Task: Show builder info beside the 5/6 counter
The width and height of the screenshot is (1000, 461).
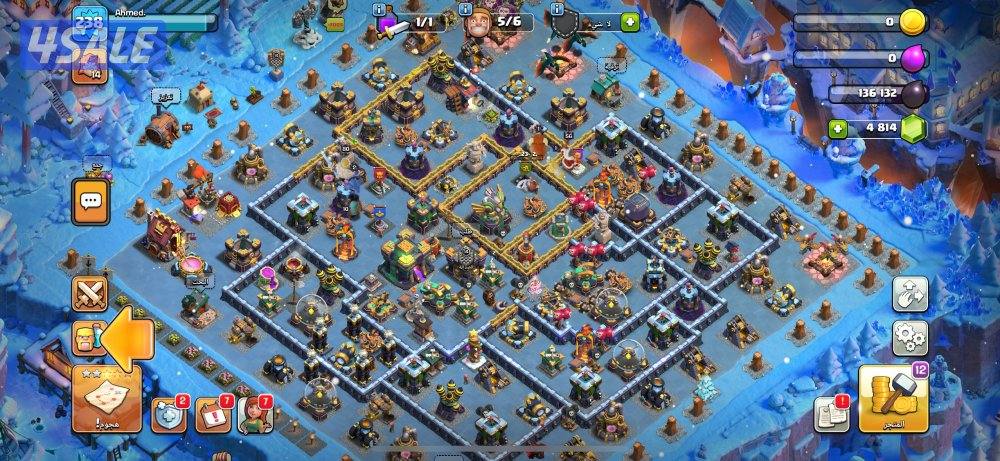Action: coord(467,8)
